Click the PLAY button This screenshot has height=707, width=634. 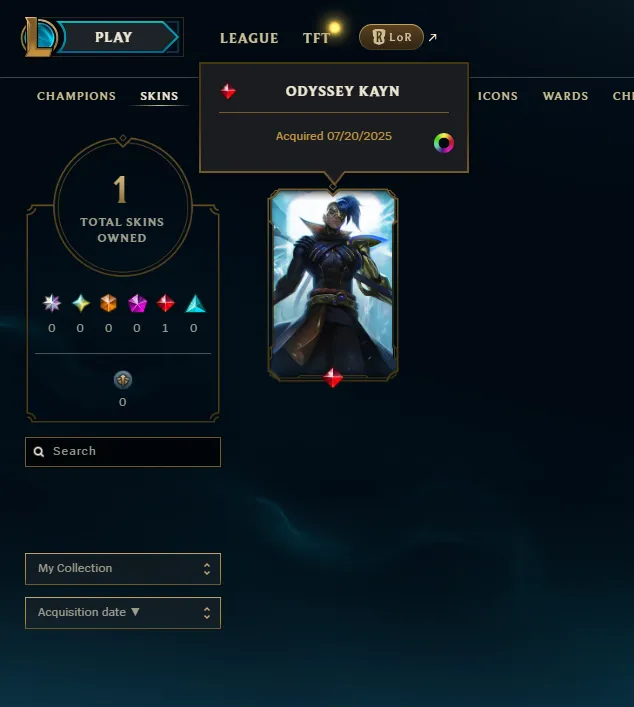click(115, 38)
